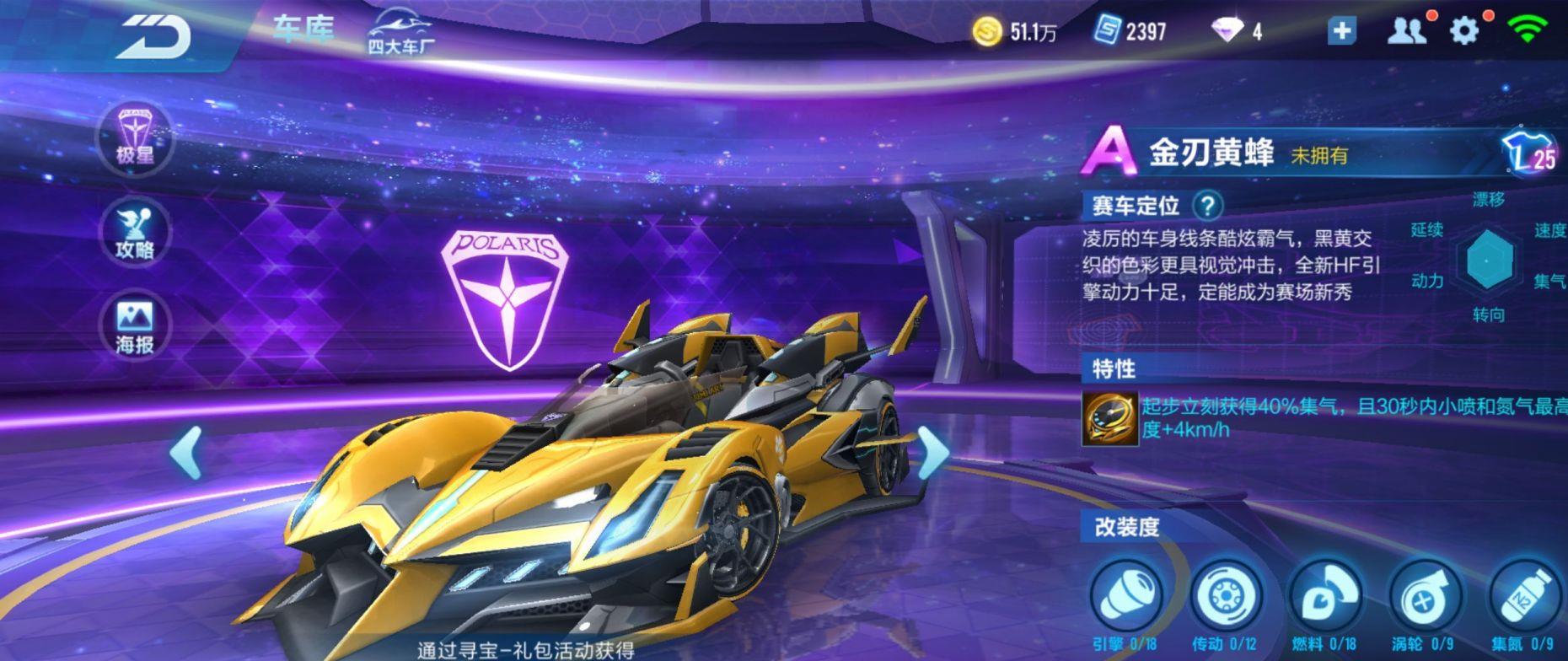The width and height of the screenshot is (1568, 661).
Task: Select the 极星 Polaris brand icon
Action: 135,136
